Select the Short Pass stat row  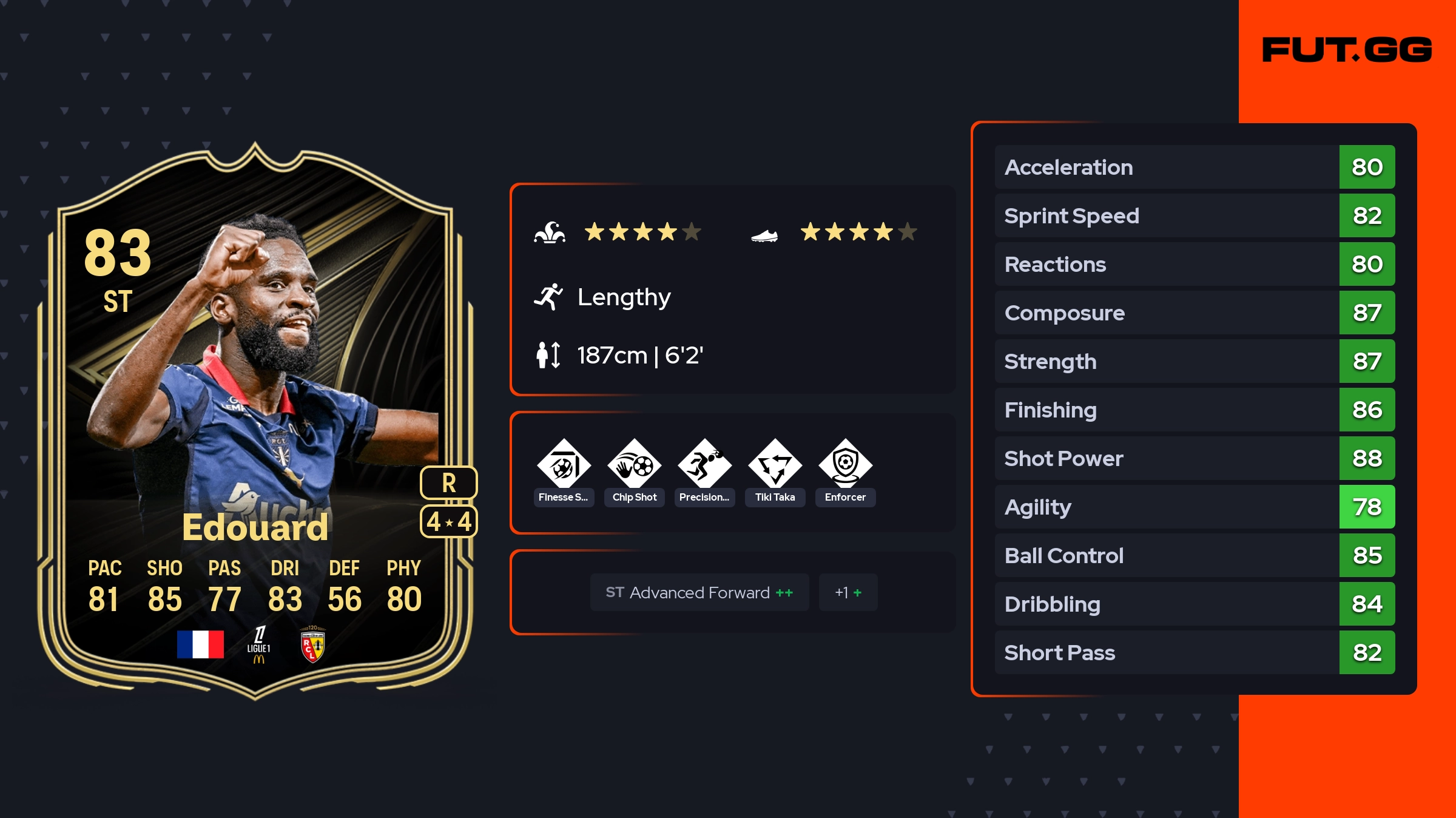coord(1194,652)
